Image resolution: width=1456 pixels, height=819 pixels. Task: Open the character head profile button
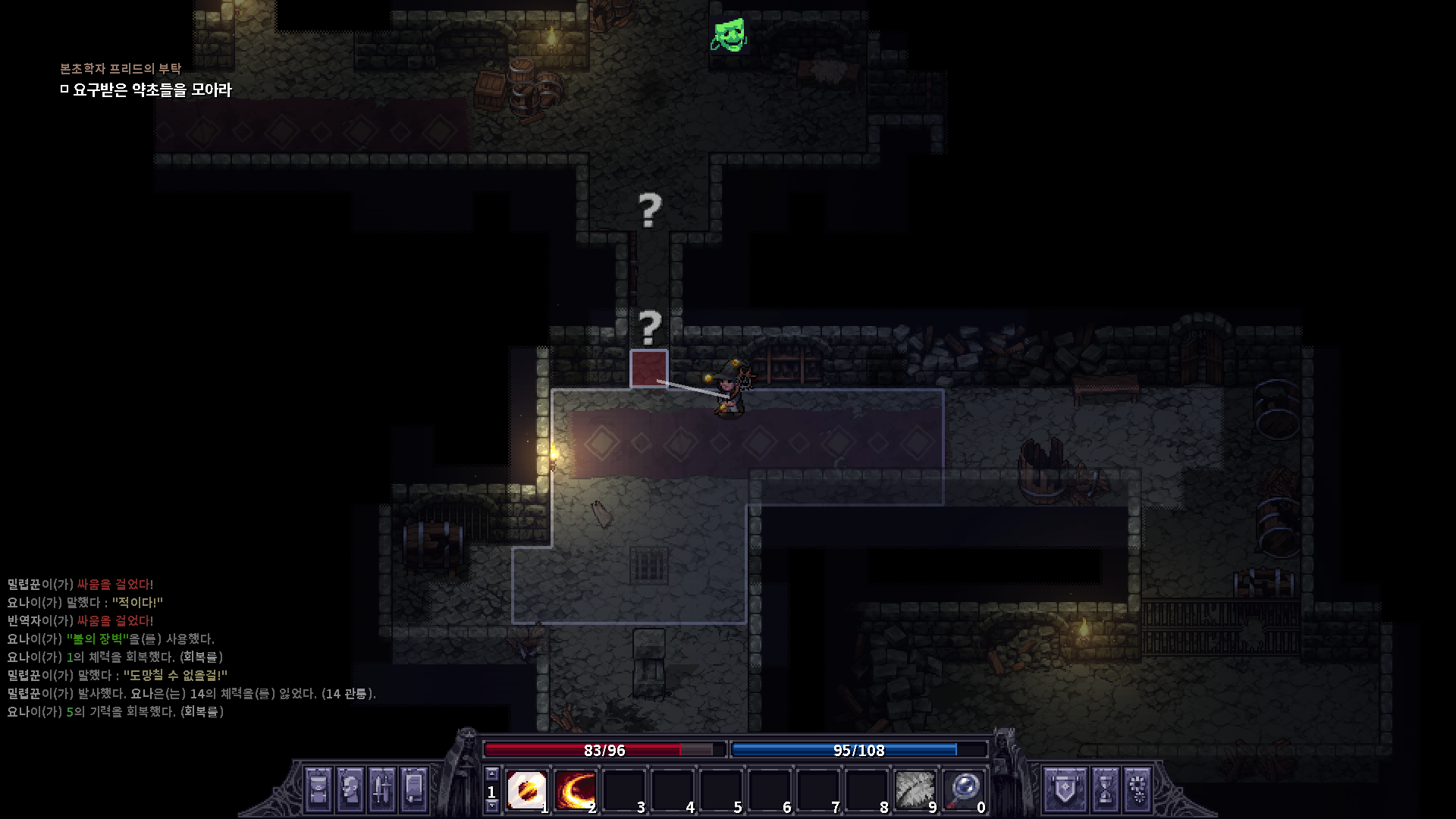click(x=350, y=789)
